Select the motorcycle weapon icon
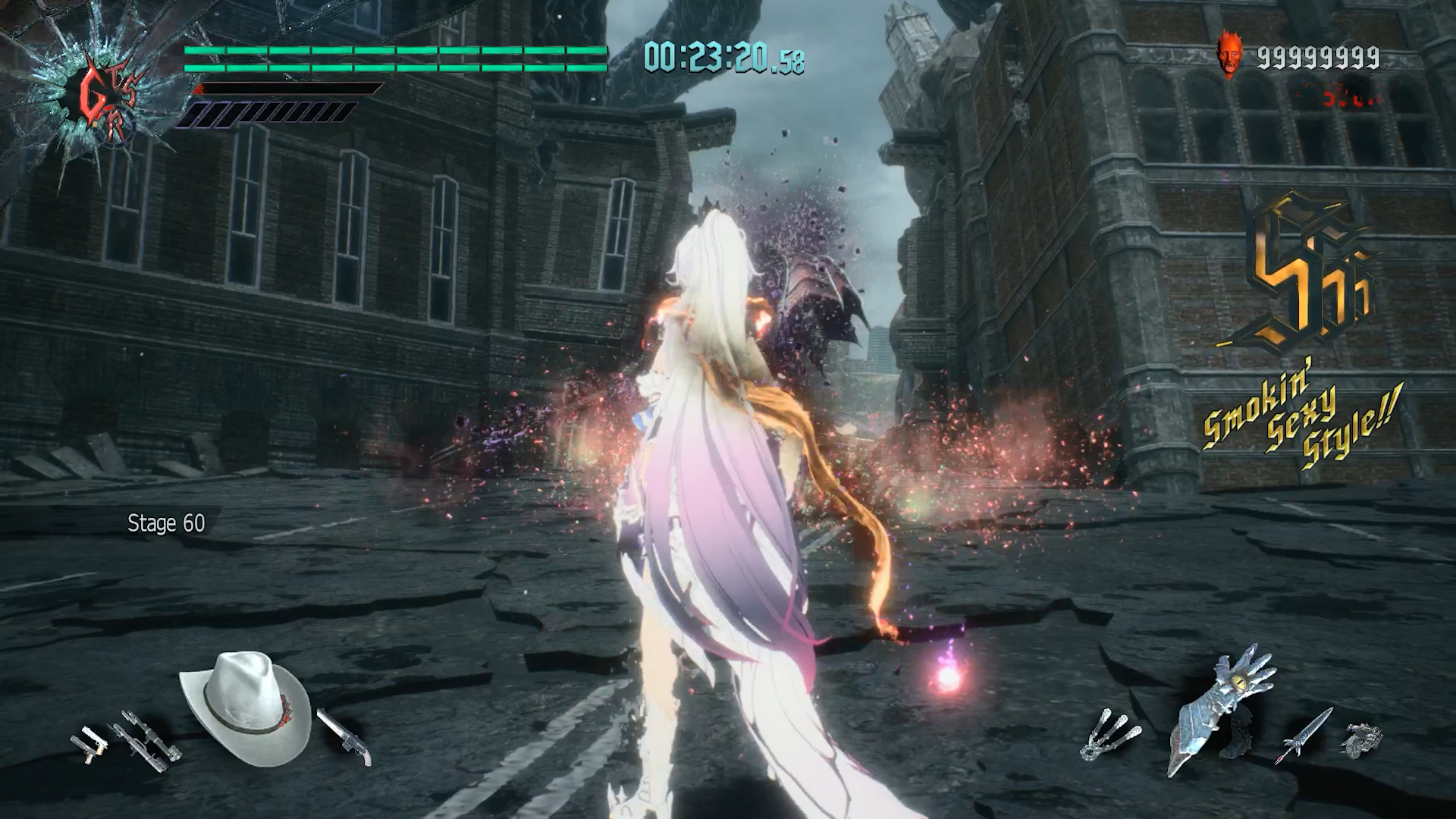 coord(1363,737)
